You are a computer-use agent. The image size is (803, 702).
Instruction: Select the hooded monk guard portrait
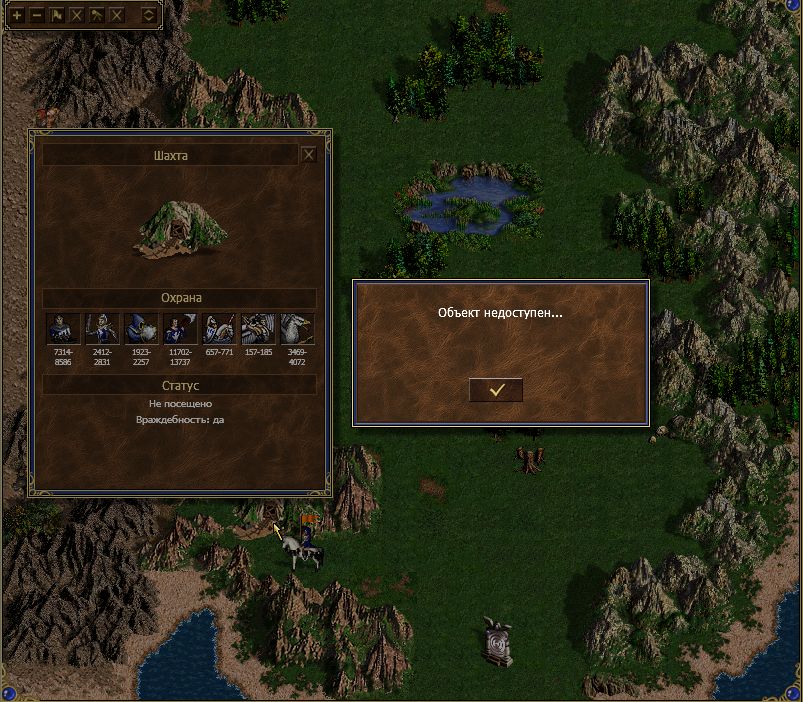click(141, 329)
